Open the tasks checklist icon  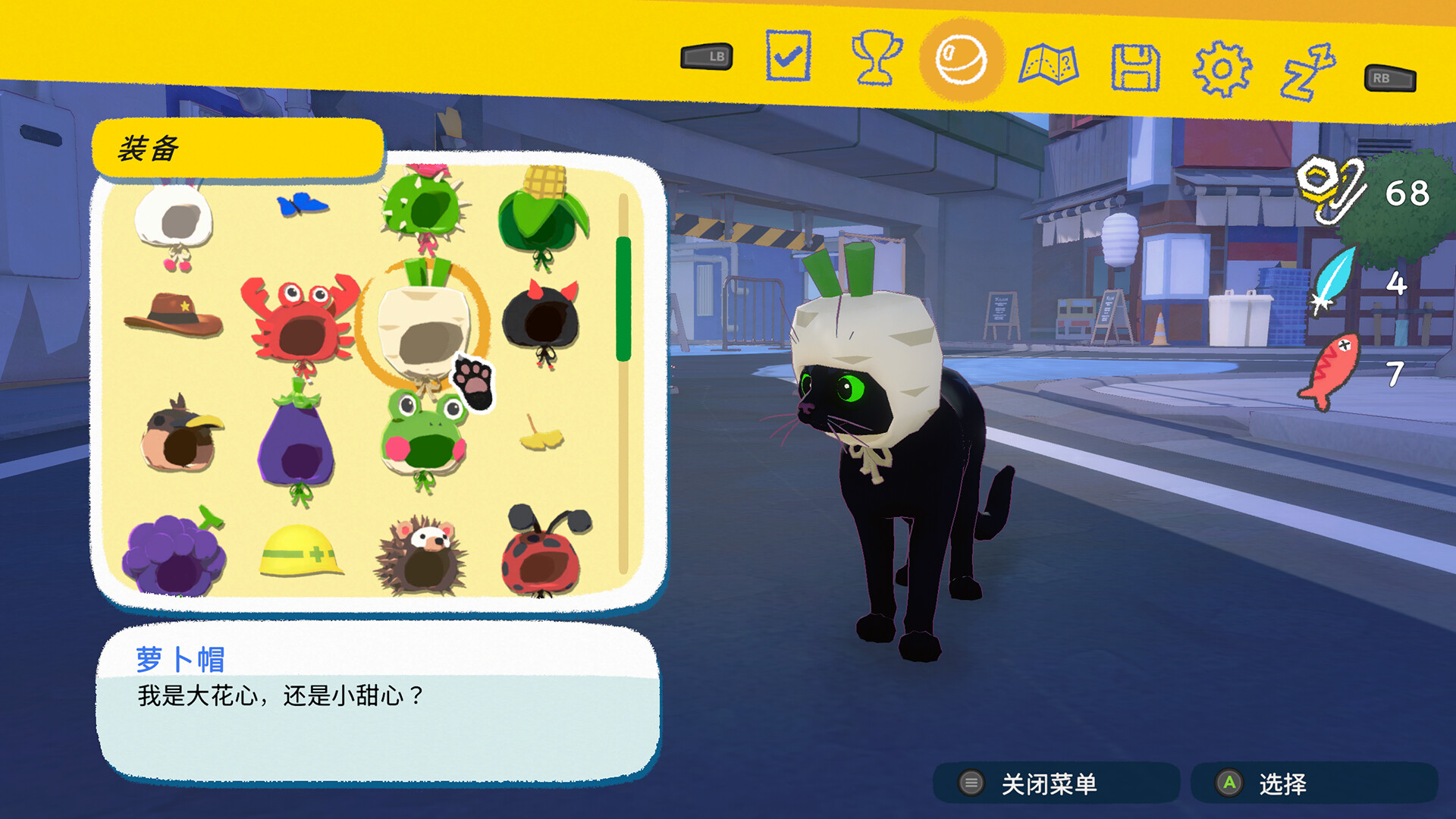pos(789,55)
